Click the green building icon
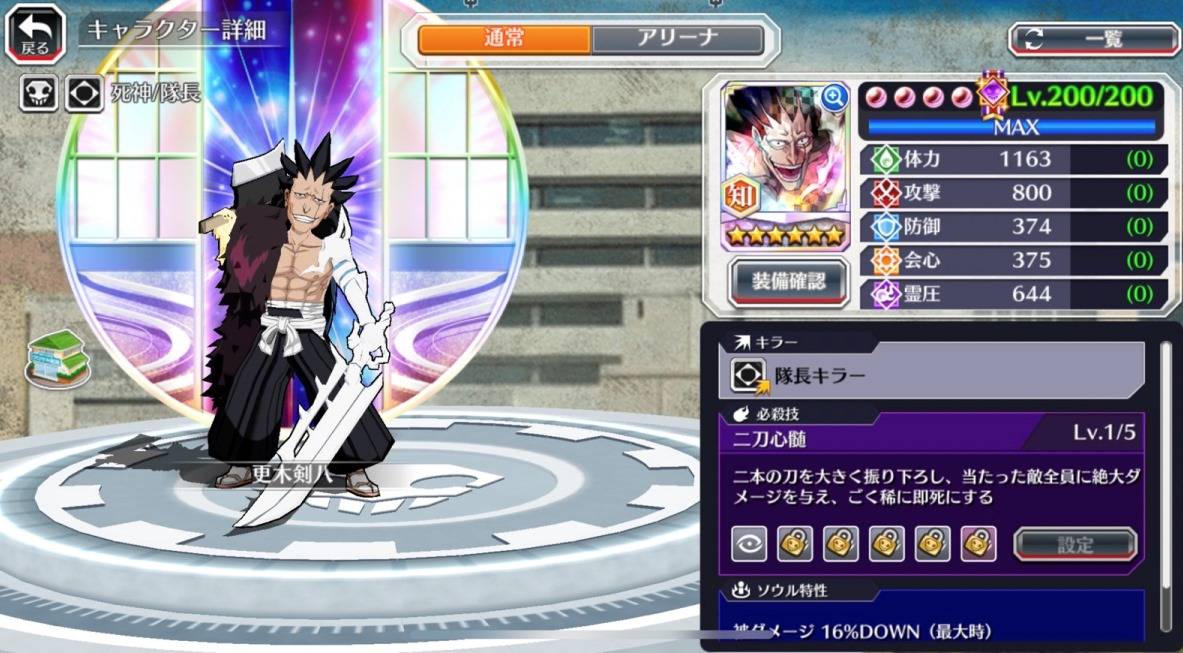Image resolution: width=1183 pixels, height=653 pixels. coord(56,356)
